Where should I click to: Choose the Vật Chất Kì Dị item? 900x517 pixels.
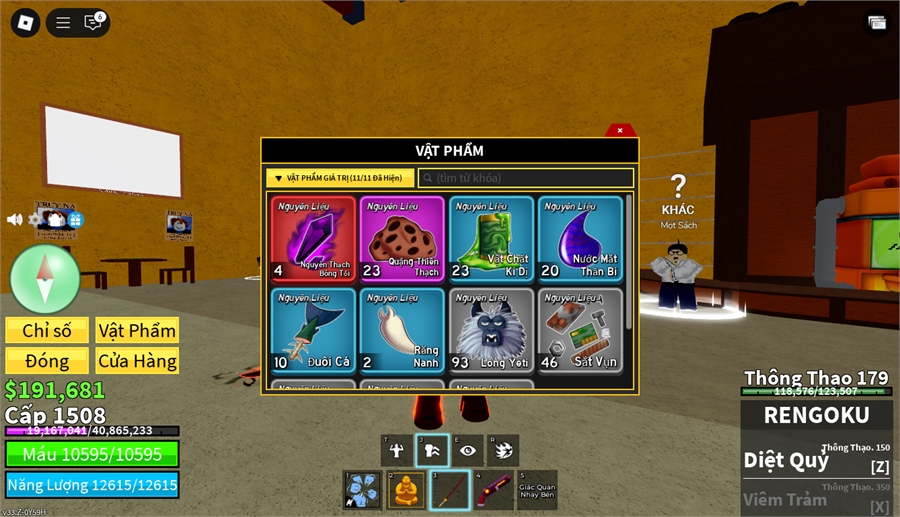point(491,238)
